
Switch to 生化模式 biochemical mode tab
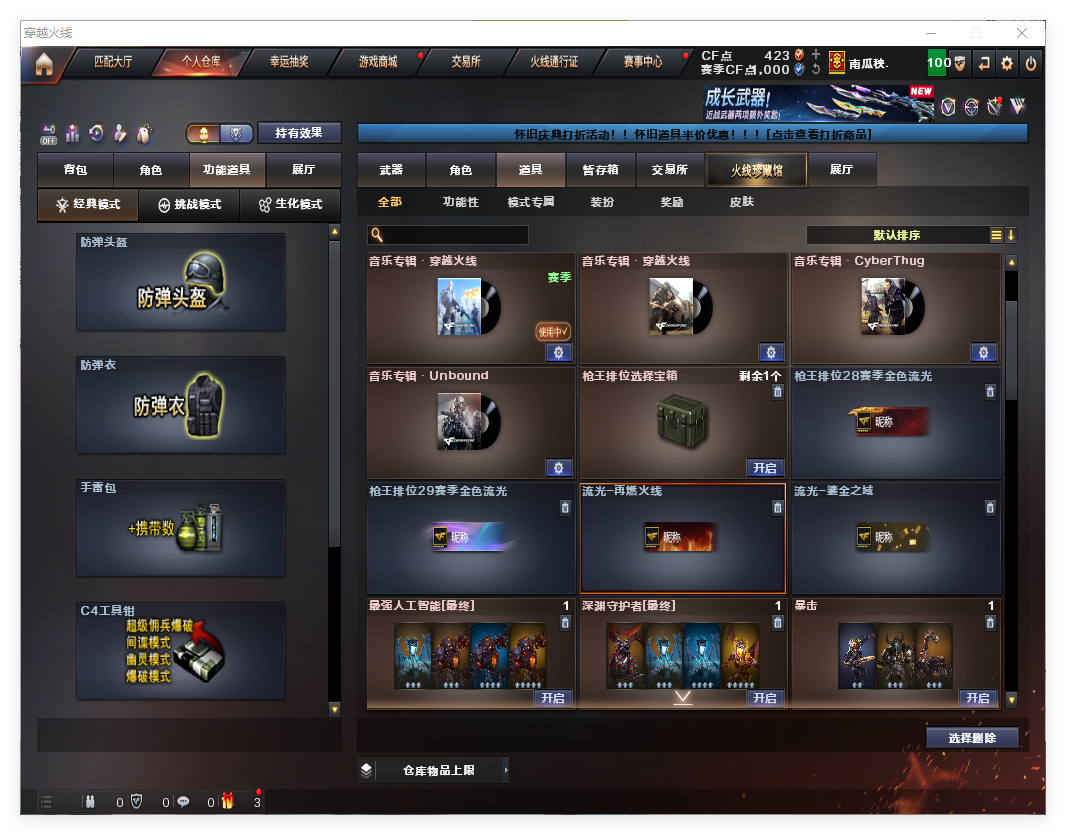coord(291,204)
